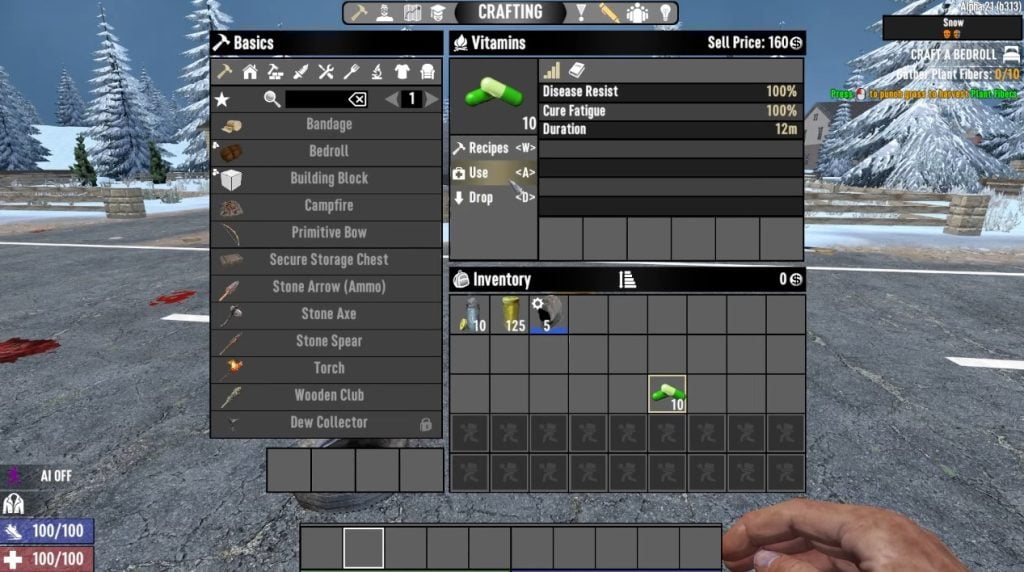Sort the inventory
This screenshot has height=572, width=1024.
click(628, 280)
